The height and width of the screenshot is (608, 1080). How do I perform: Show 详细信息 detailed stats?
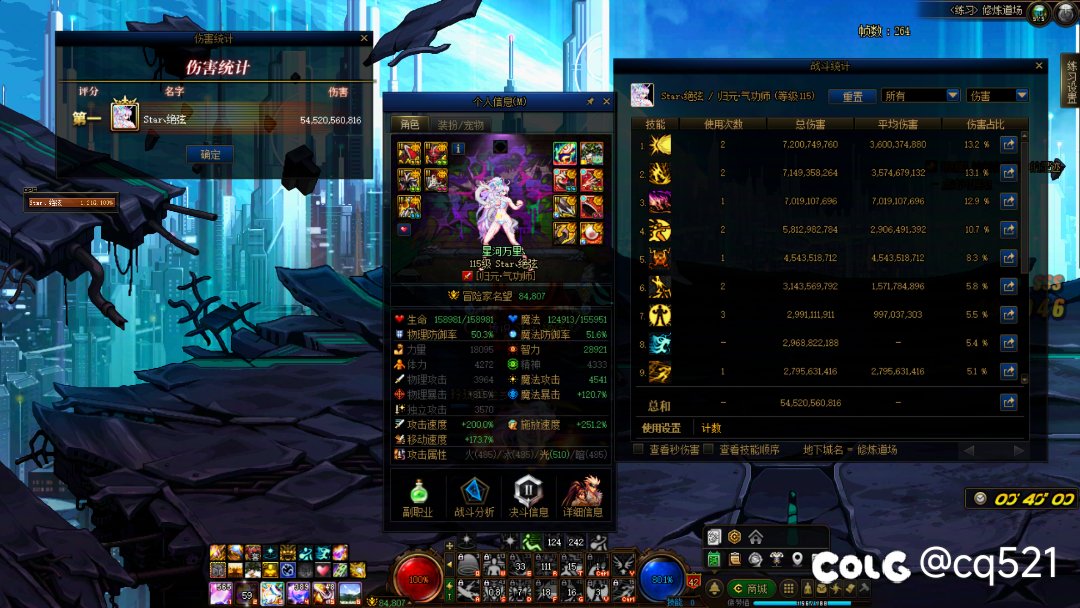click(582, 497)
